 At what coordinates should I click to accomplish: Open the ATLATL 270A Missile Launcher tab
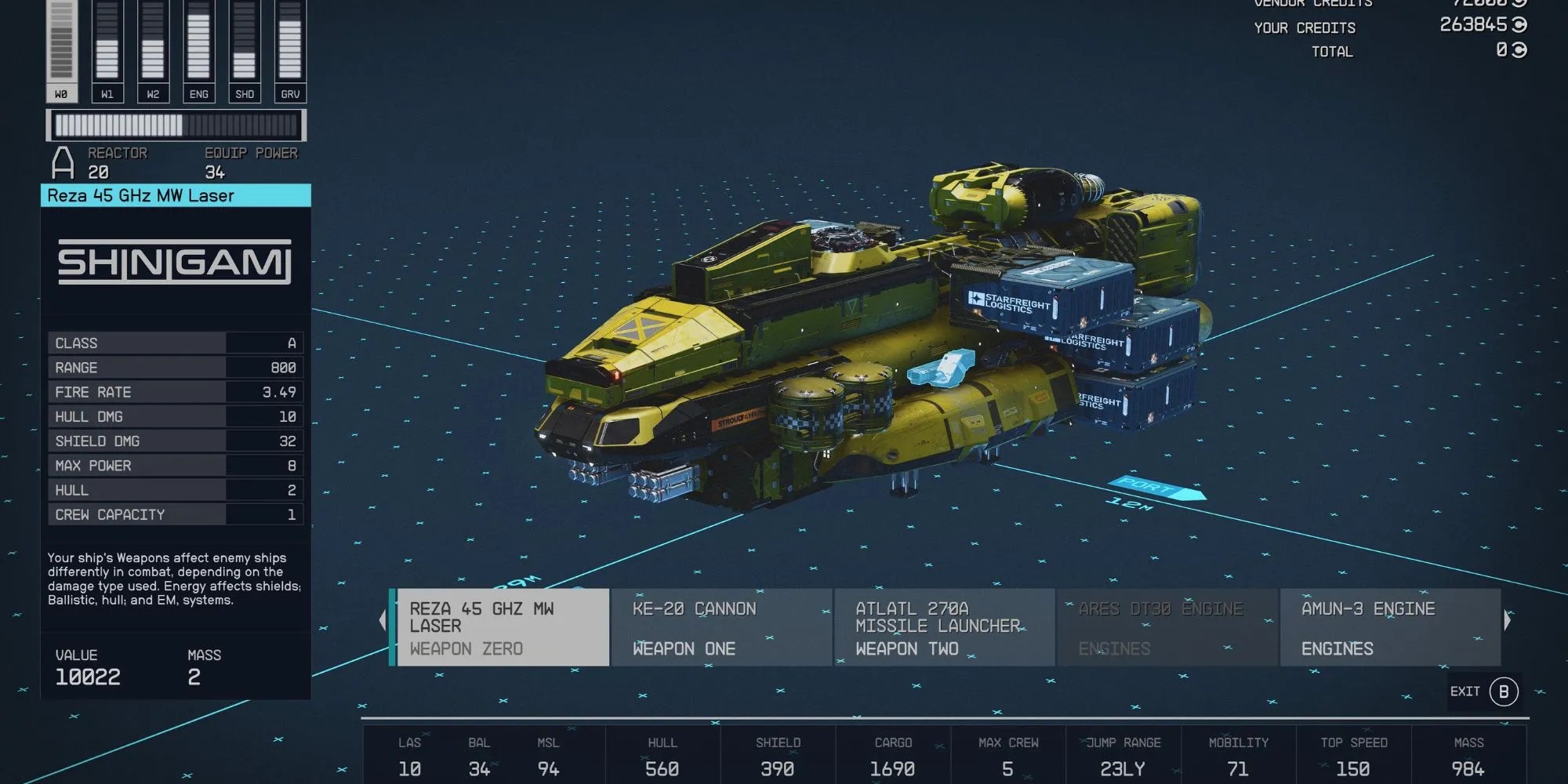(x=943, y=627)
